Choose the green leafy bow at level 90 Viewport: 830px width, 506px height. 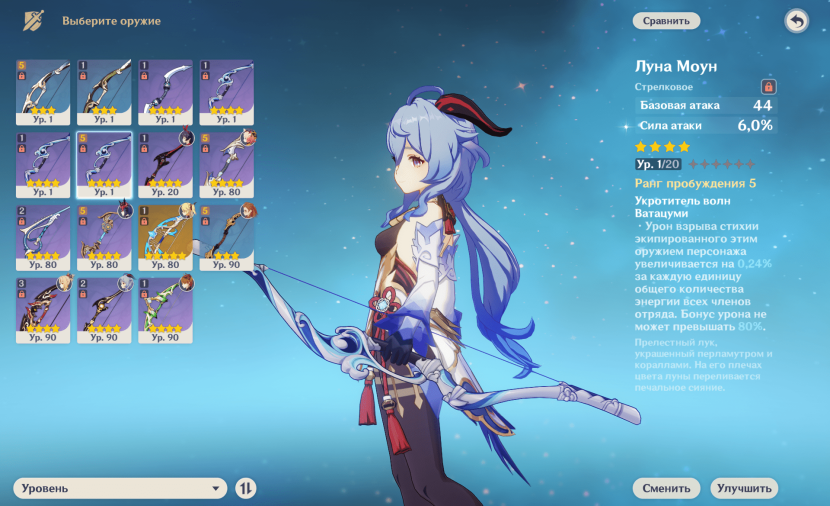click(165, 310)
